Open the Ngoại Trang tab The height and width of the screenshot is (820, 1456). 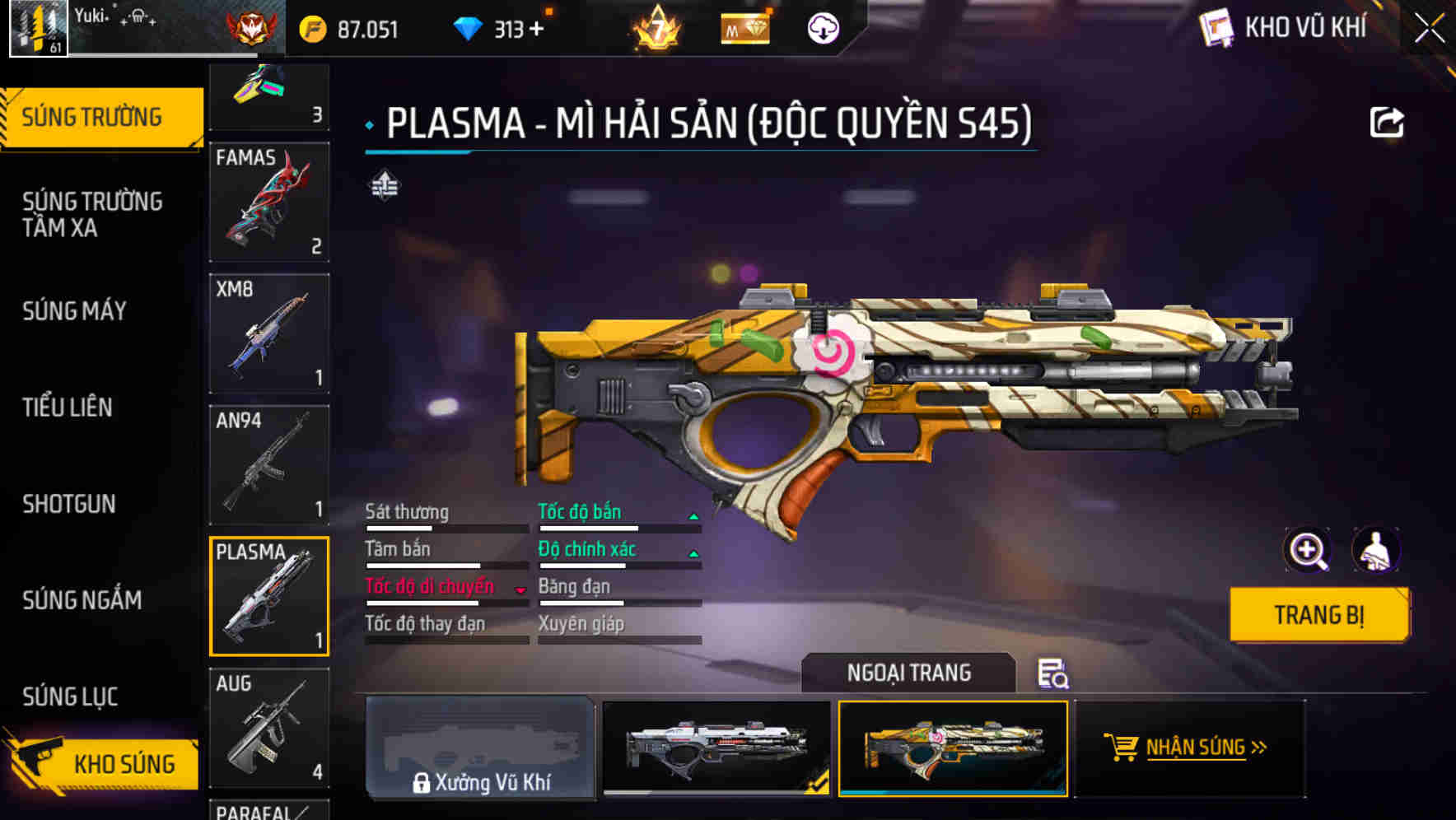909,672
